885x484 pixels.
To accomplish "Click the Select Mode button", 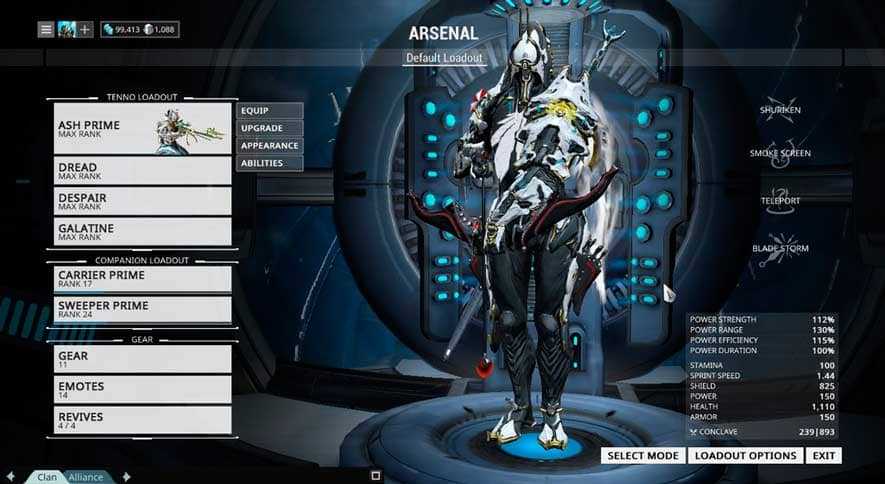I will (x=644, y=456).
